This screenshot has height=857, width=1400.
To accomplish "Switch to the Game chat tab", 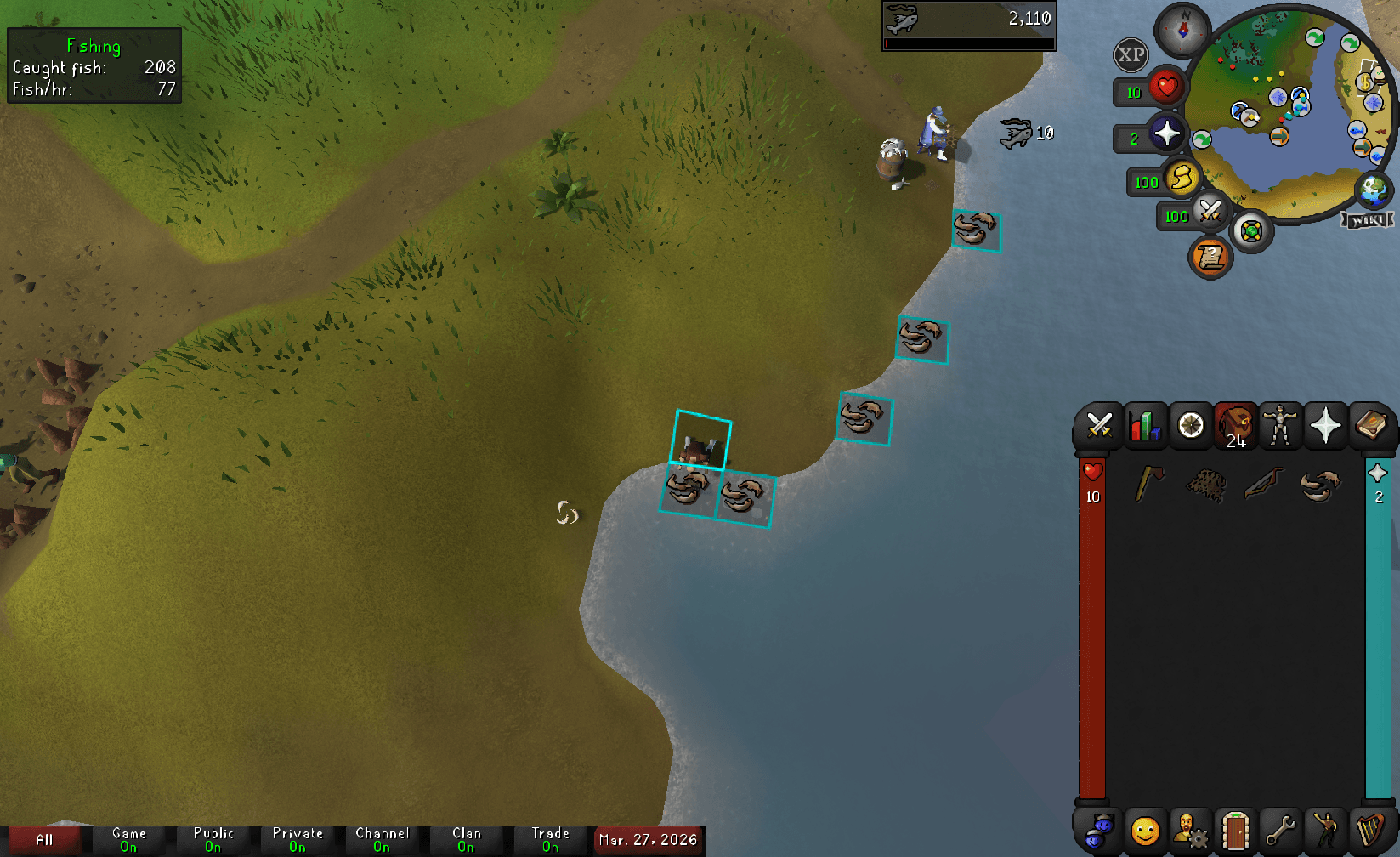I will coord(129,837).
